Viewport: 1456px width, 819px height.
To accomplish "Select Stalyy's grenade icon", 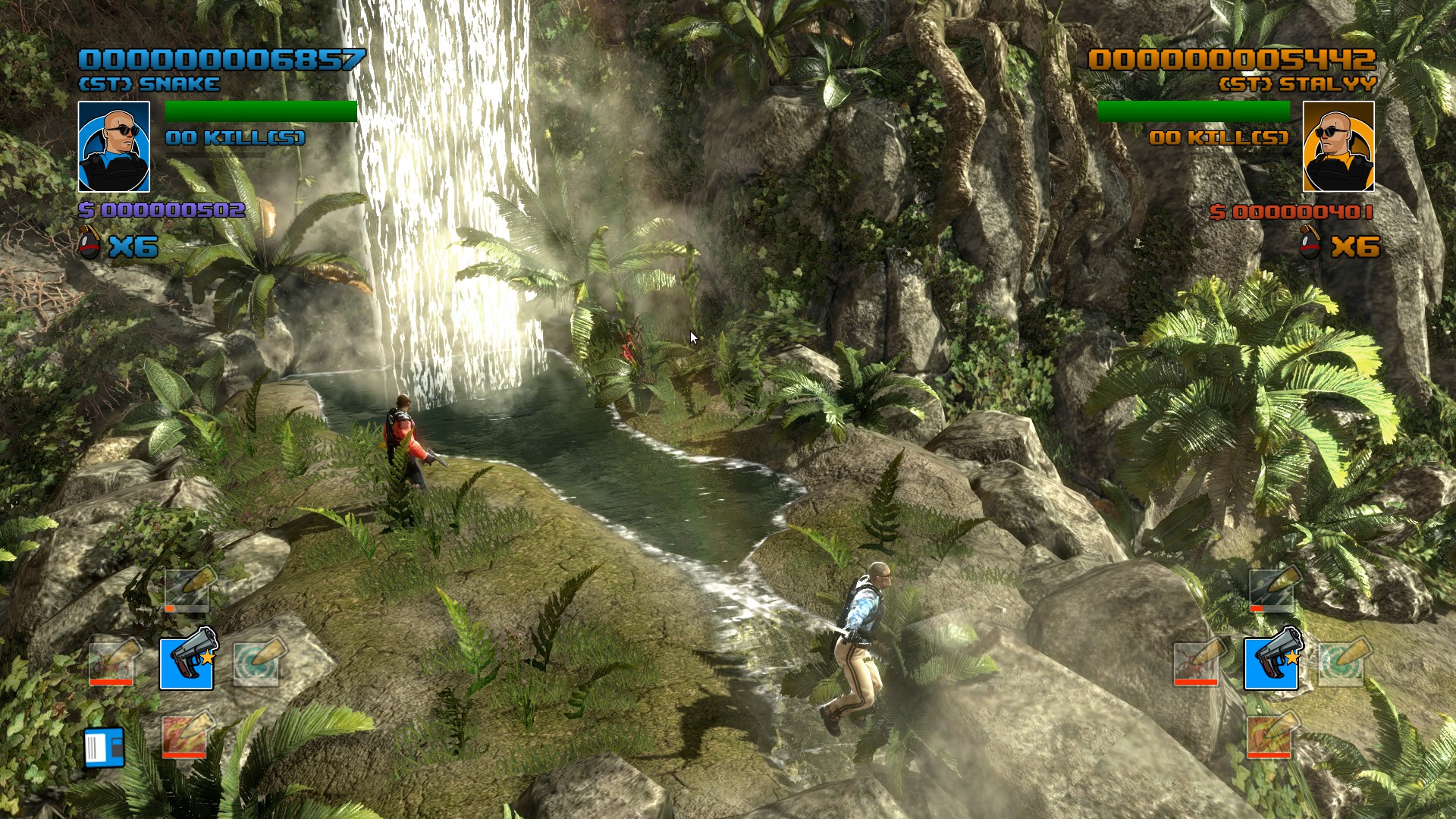I will point(1311,244).
